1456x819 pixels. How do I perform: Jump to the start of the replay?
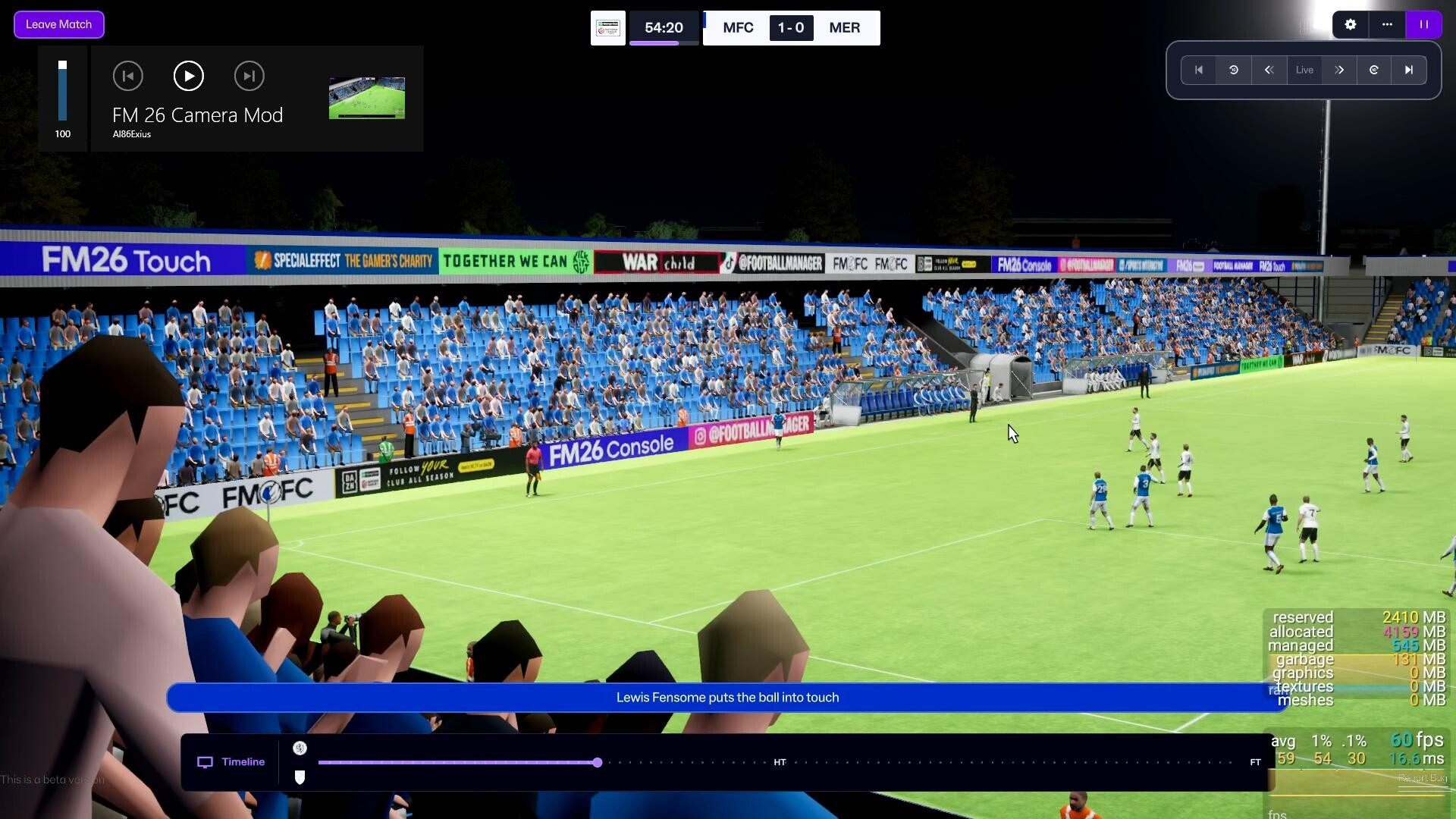(1199, 70)
